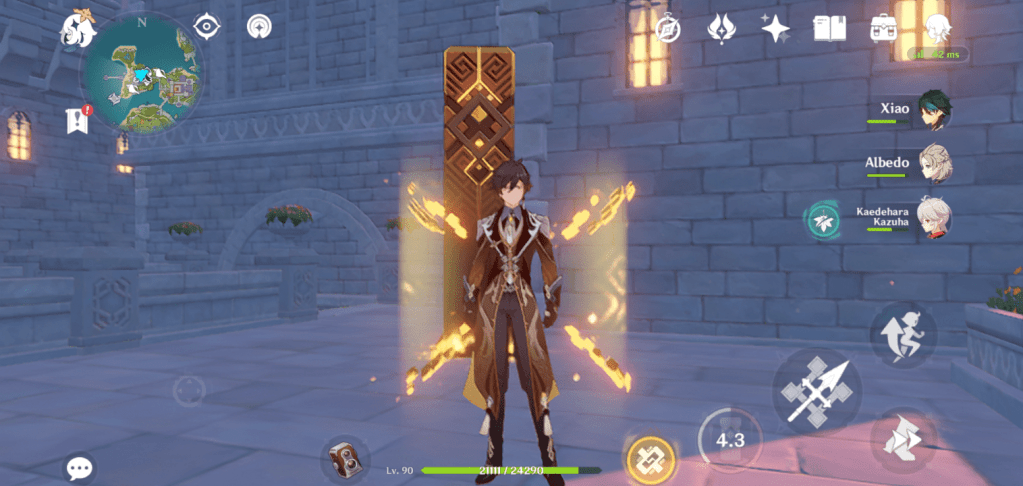Switch to Kaedehara Kazuha

[x=934, y=217]
